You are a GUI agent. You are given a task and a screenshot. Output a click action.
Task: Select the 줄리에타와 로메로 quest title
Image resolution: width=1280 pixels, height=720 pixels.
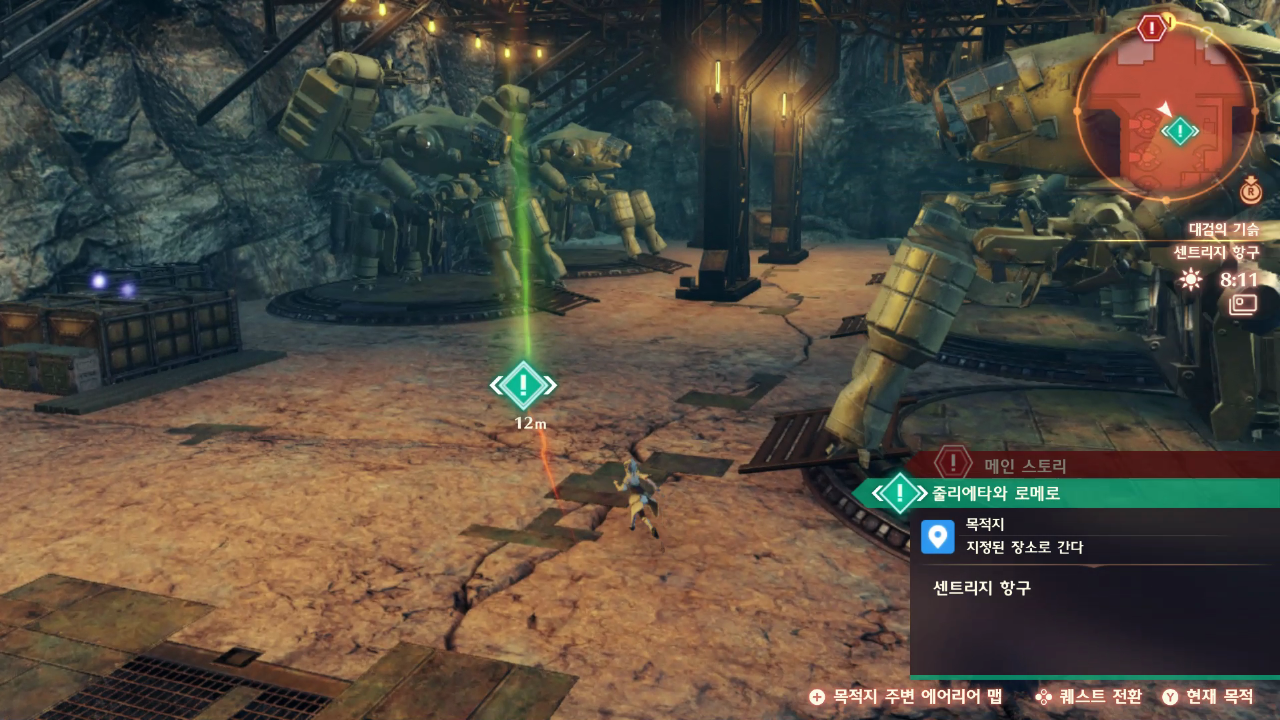pyautogui.click(x=996, y=493)
